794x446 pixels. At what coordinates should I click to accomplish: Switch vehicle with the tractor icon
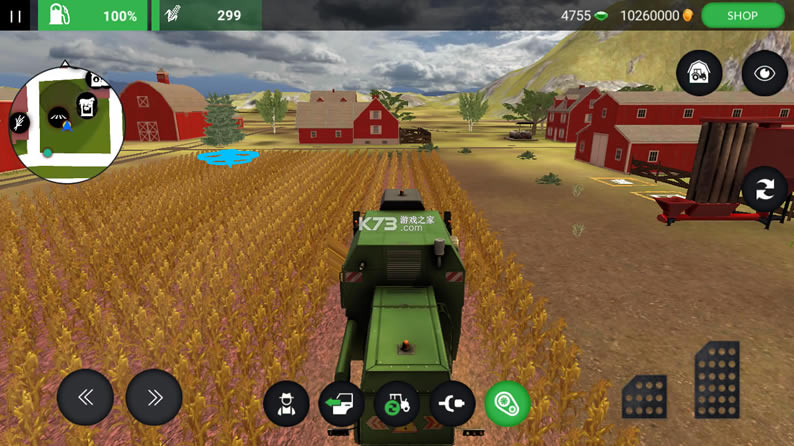click(x=397, y=404)
